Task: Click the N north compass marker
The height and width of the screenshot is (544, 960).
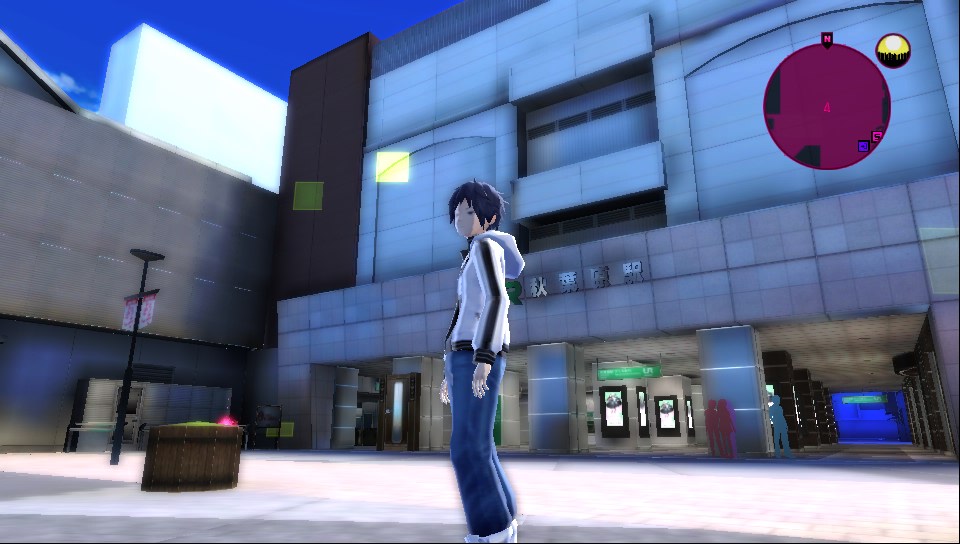Action: [x=827, y=39]
